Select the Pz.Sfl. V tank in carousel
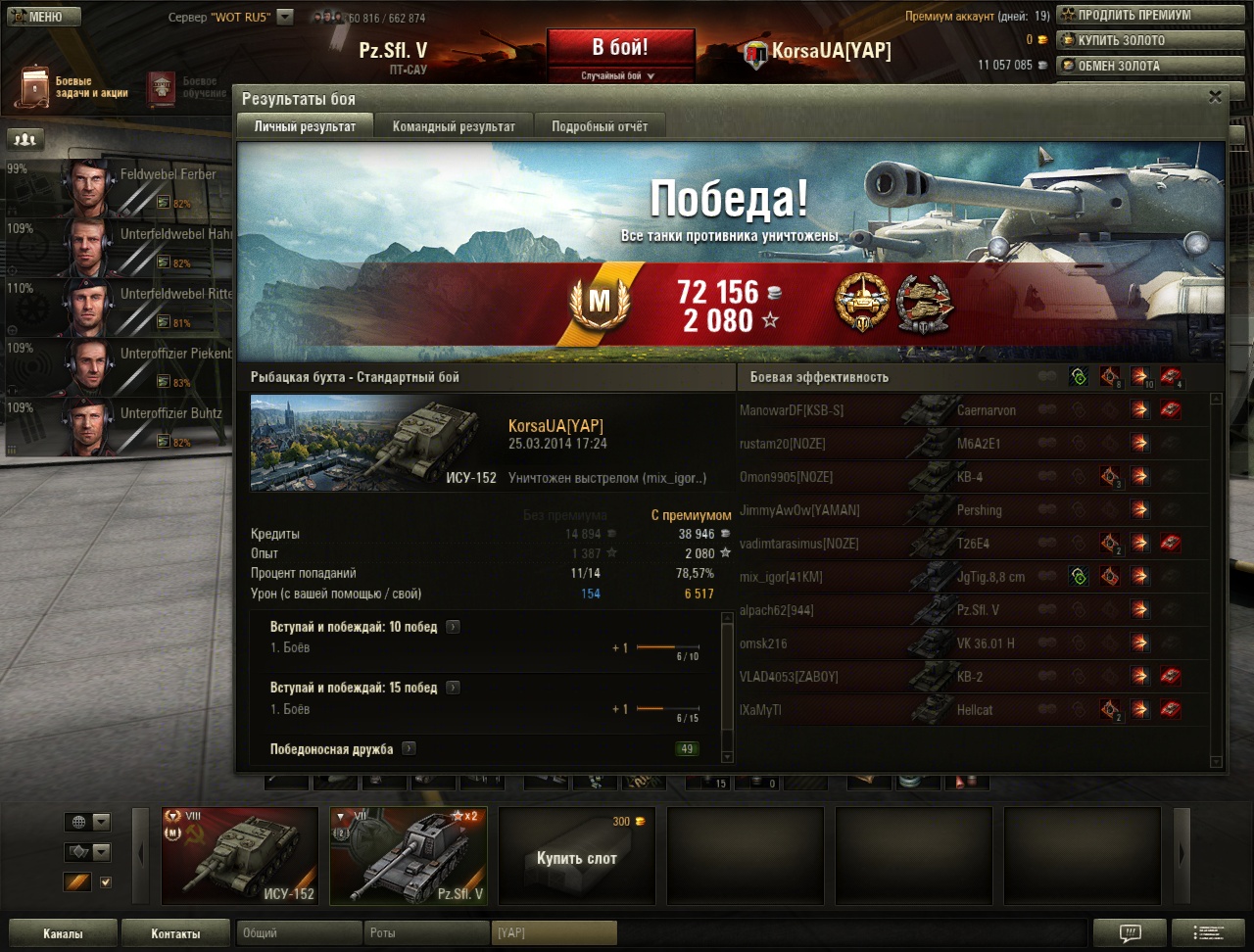 (409, 855)
